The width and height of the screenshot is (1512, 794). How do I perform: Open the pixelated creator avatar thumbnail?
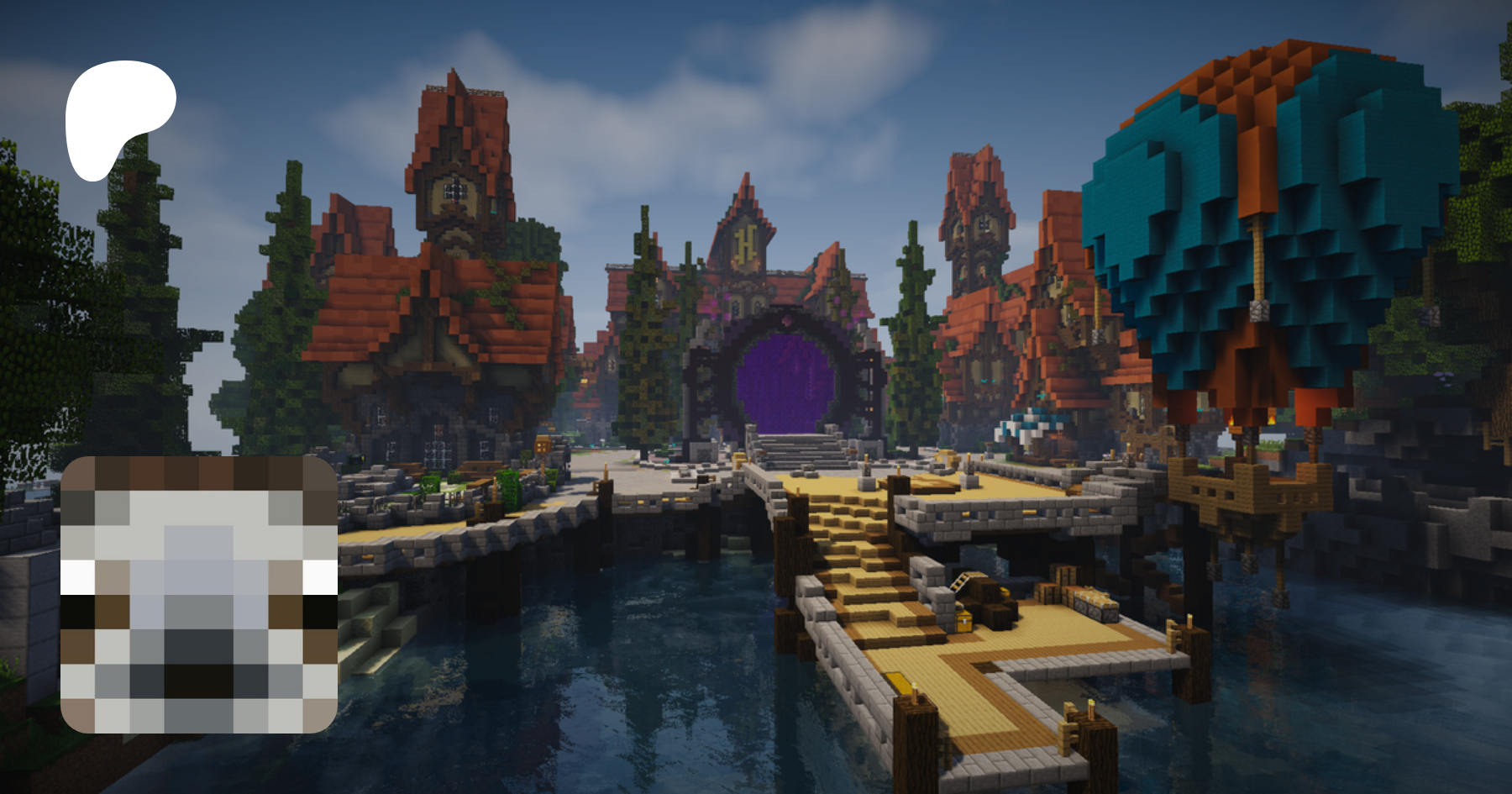[199, 594]
